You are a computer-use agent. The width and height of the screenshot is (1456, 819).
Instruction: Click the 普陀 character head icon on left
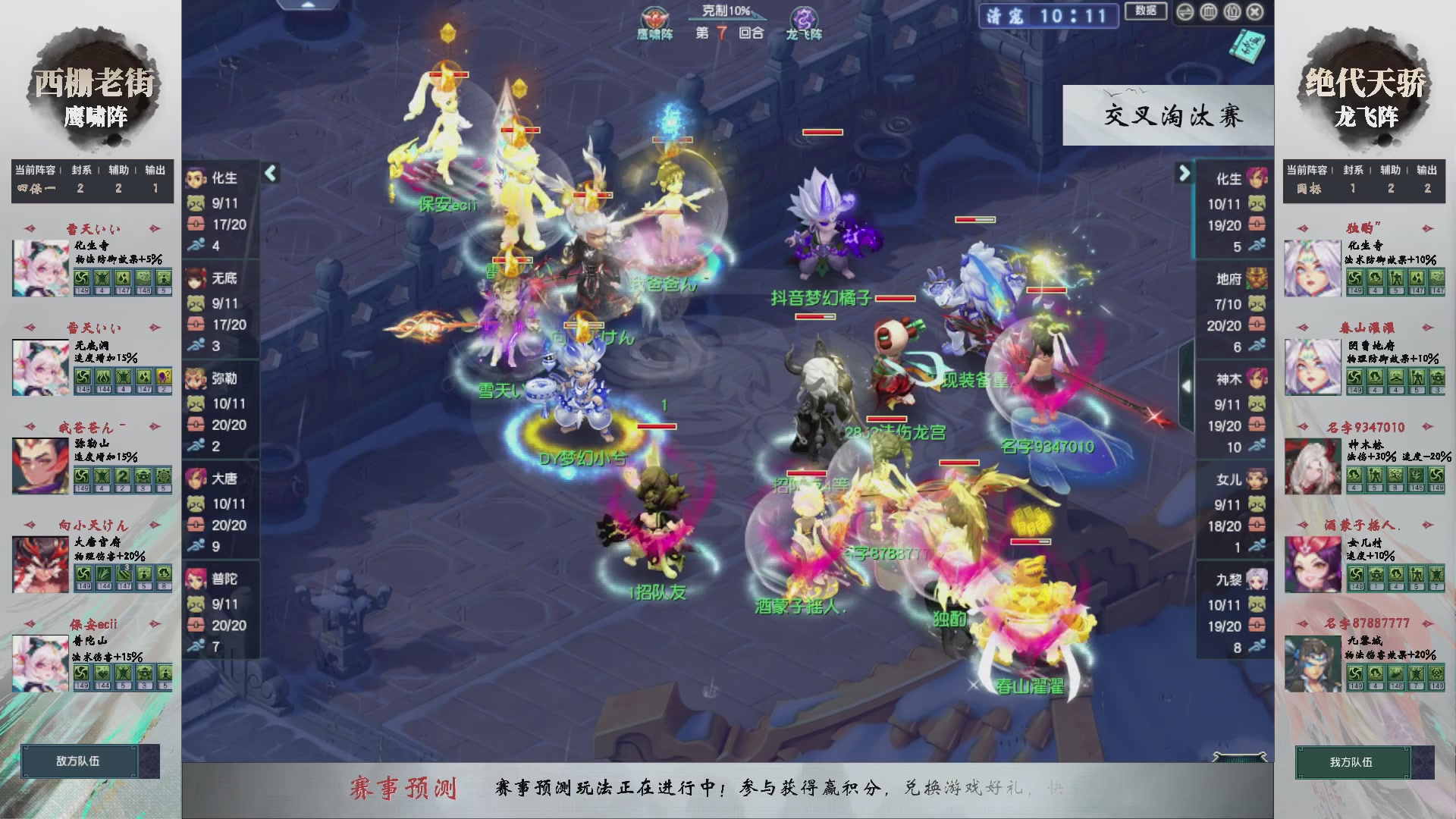tap(197, 579)
